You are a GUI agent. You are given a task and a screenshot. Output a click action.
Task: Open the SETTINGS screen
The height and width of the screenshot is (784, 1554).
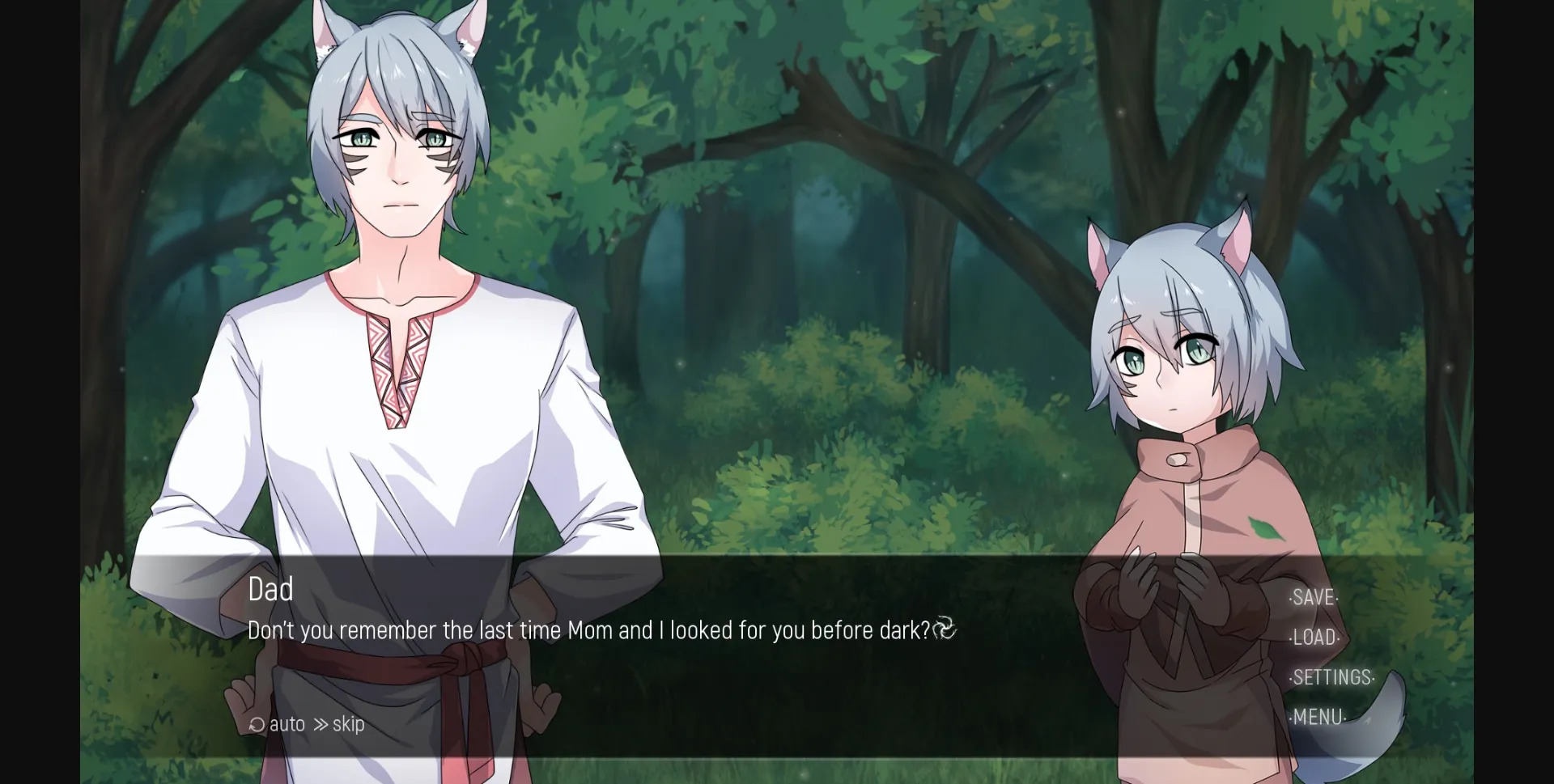1332,677
